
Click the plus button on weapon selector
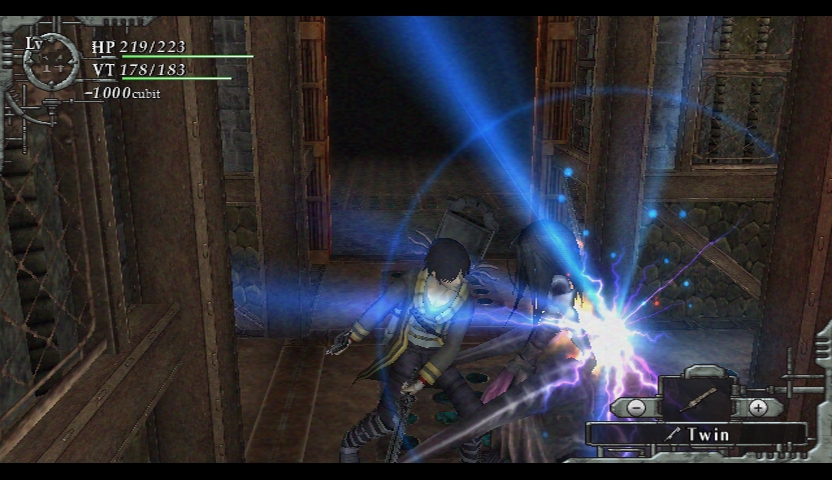[x=757, y=407]
